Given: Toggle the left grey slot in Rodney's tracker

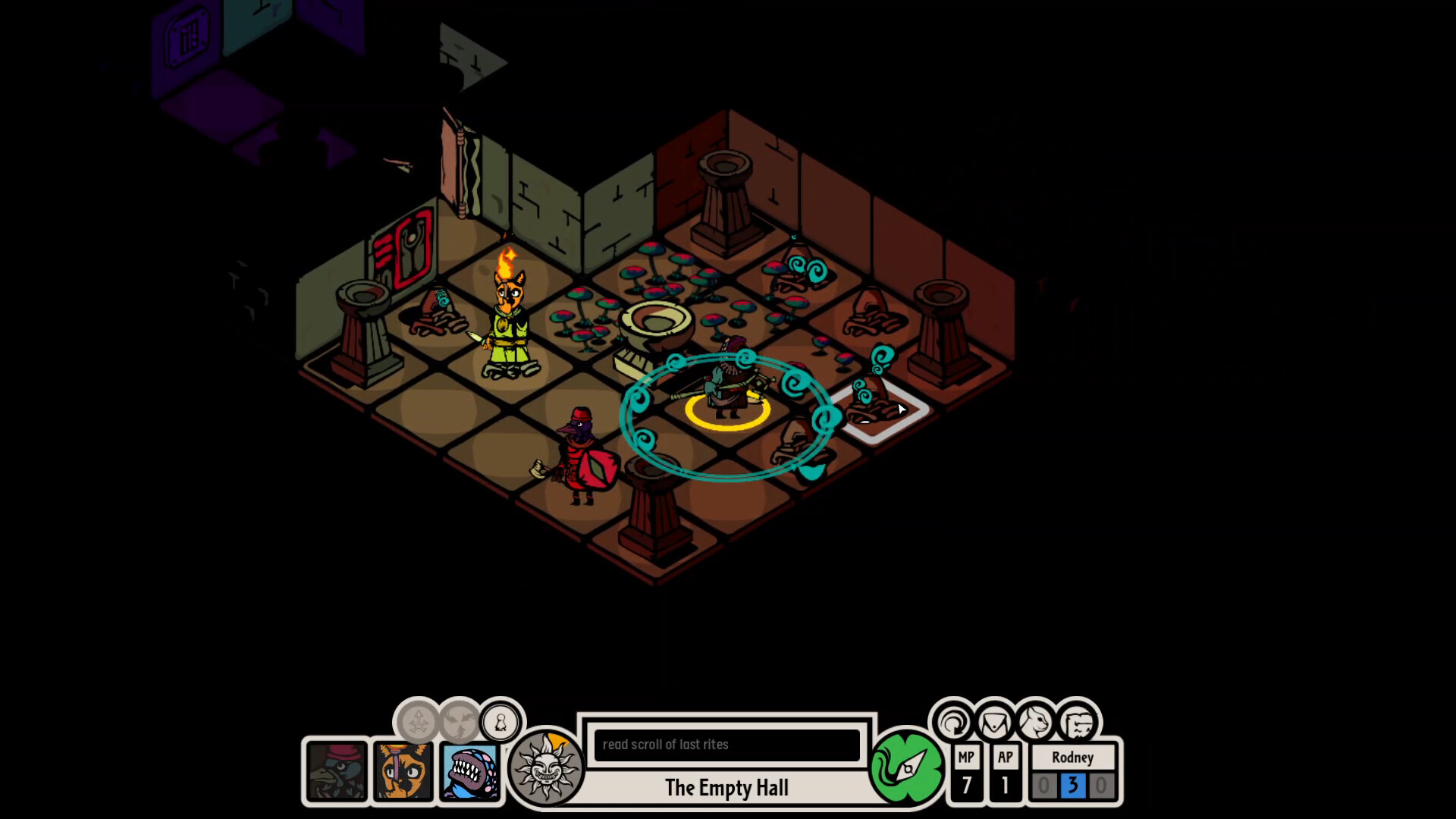Looking at the screenshot, I should [1045, 786].
